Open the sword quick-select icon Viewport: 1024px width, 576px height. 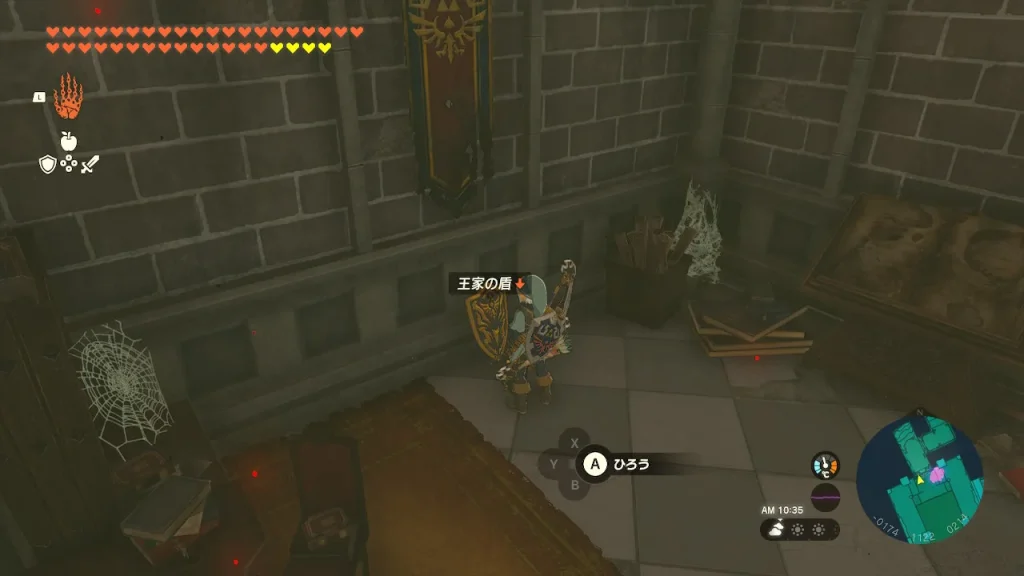90,164
